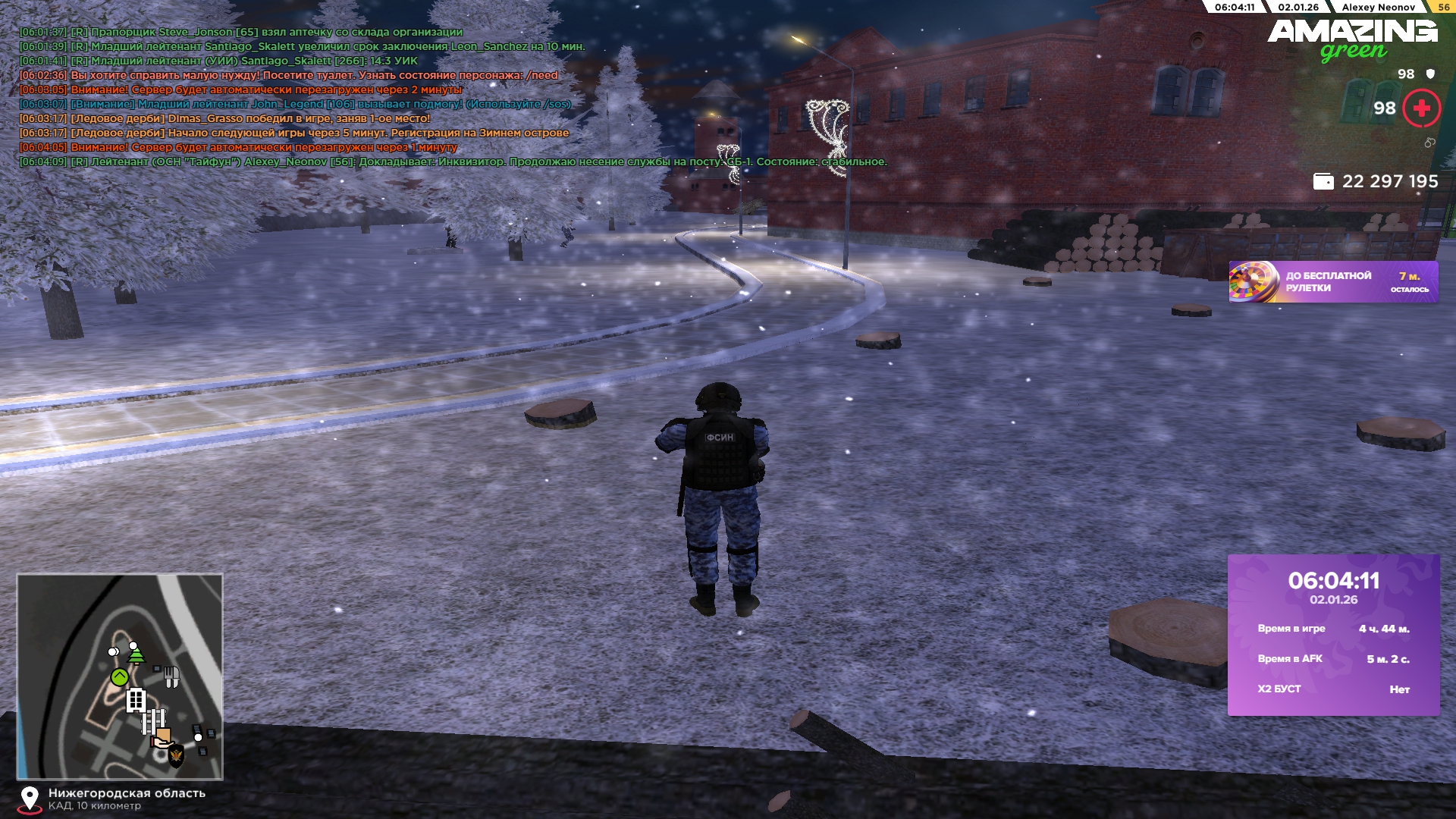Viewport: 1456px width, 819px height.
Task: Click the red medical cross health icon
Action: [x=1421, y=108]
